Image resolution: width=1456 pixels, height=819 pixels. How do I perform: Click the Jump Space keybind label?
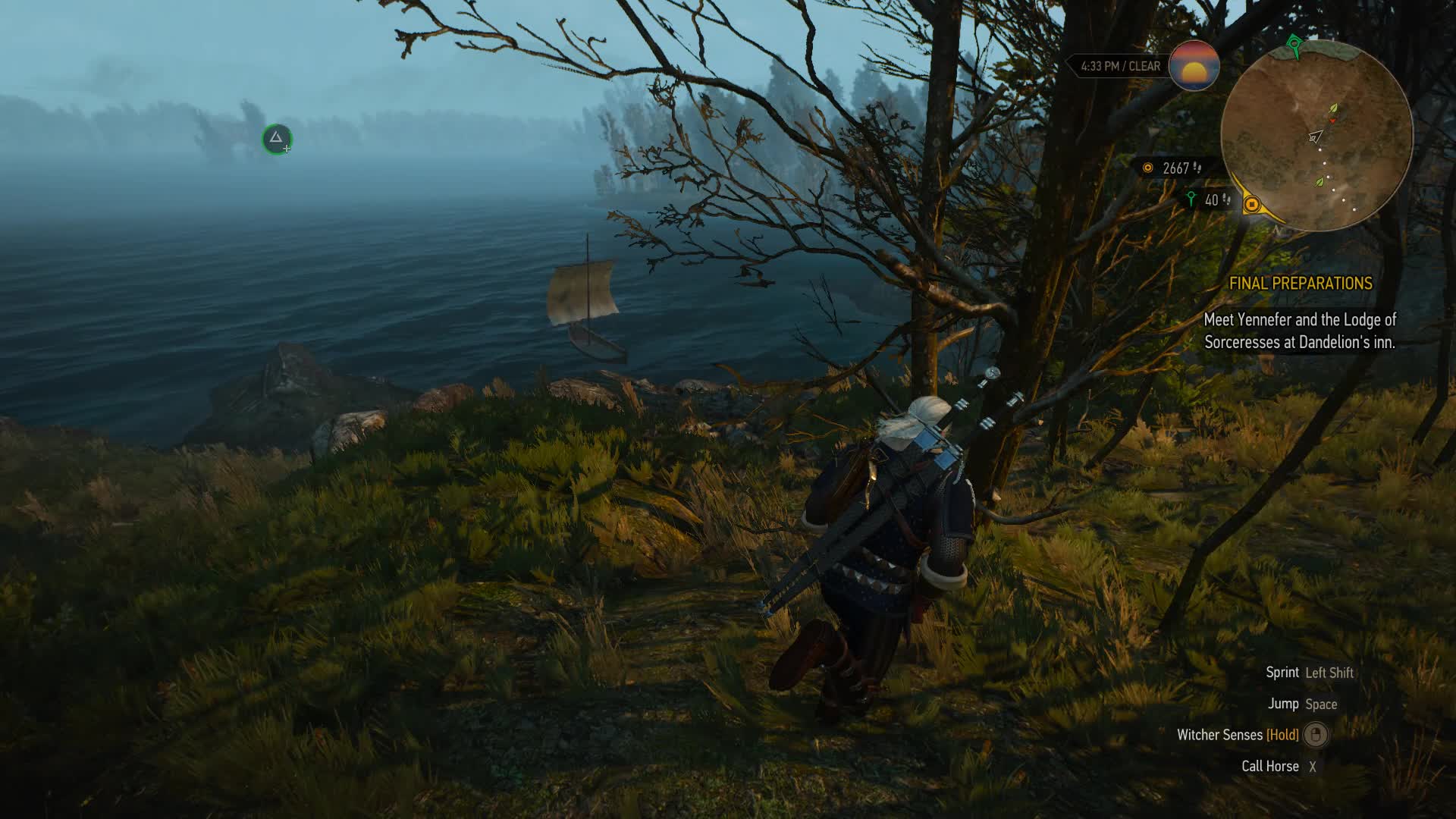tap(1304, 704)
